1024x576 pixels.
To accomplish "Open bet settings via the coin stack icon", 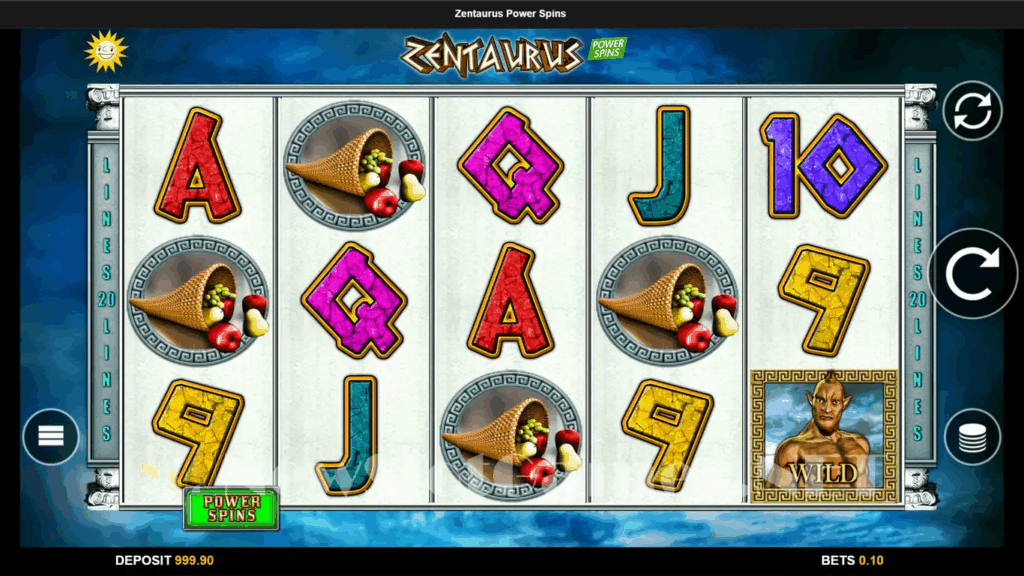I will (x=972, y=437).
